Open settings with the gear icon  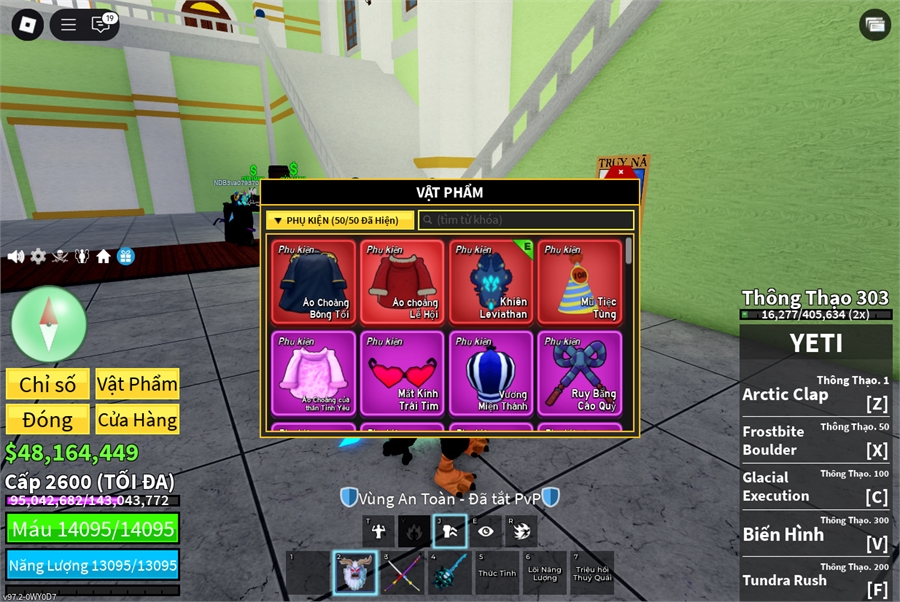click(x=38, y=257)
